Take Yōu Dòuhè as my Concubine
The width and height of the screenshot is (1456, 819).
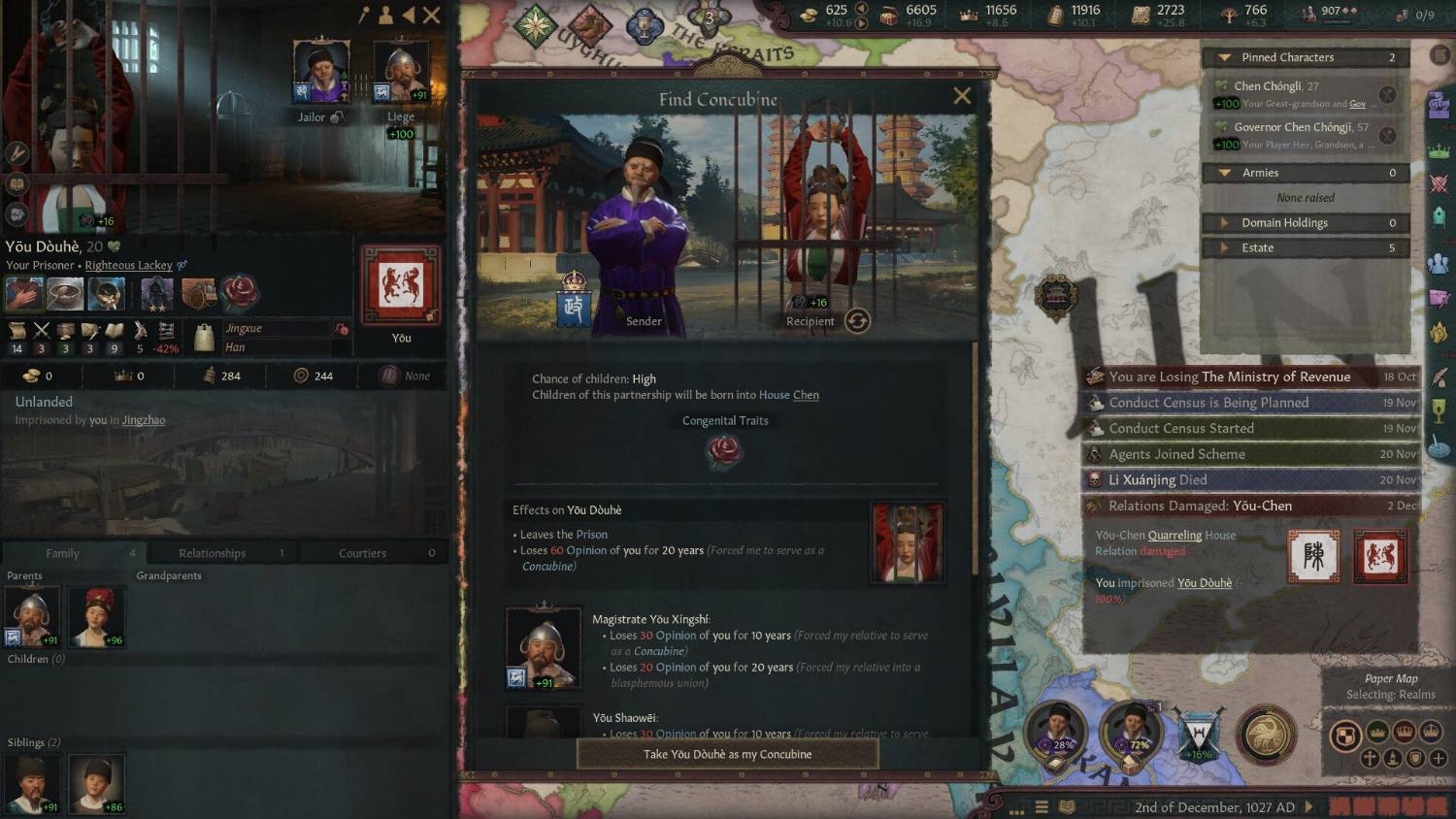(x=727, y=754)
